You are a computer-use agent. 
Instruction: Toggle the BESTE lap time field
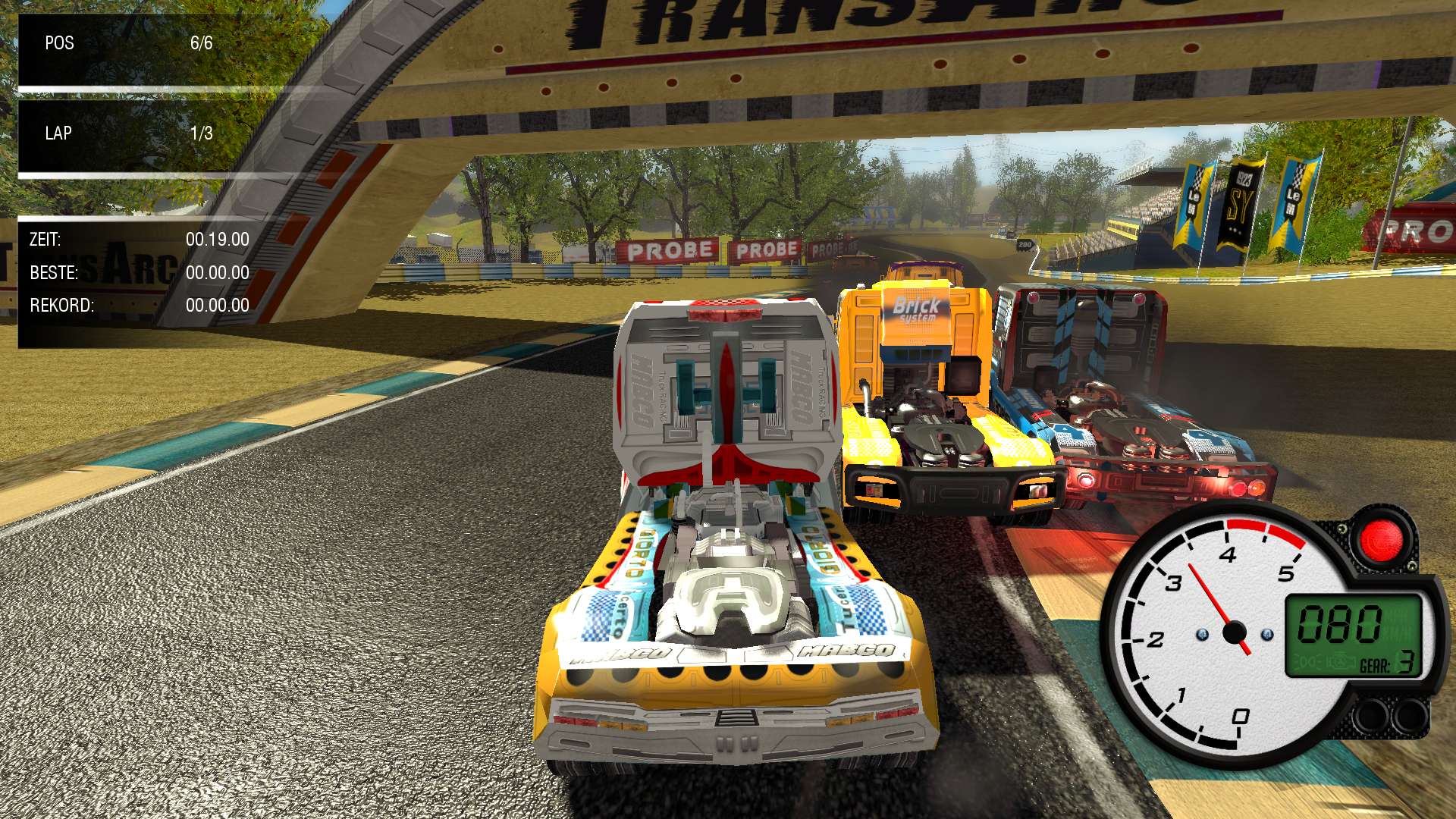pos(136,272)
